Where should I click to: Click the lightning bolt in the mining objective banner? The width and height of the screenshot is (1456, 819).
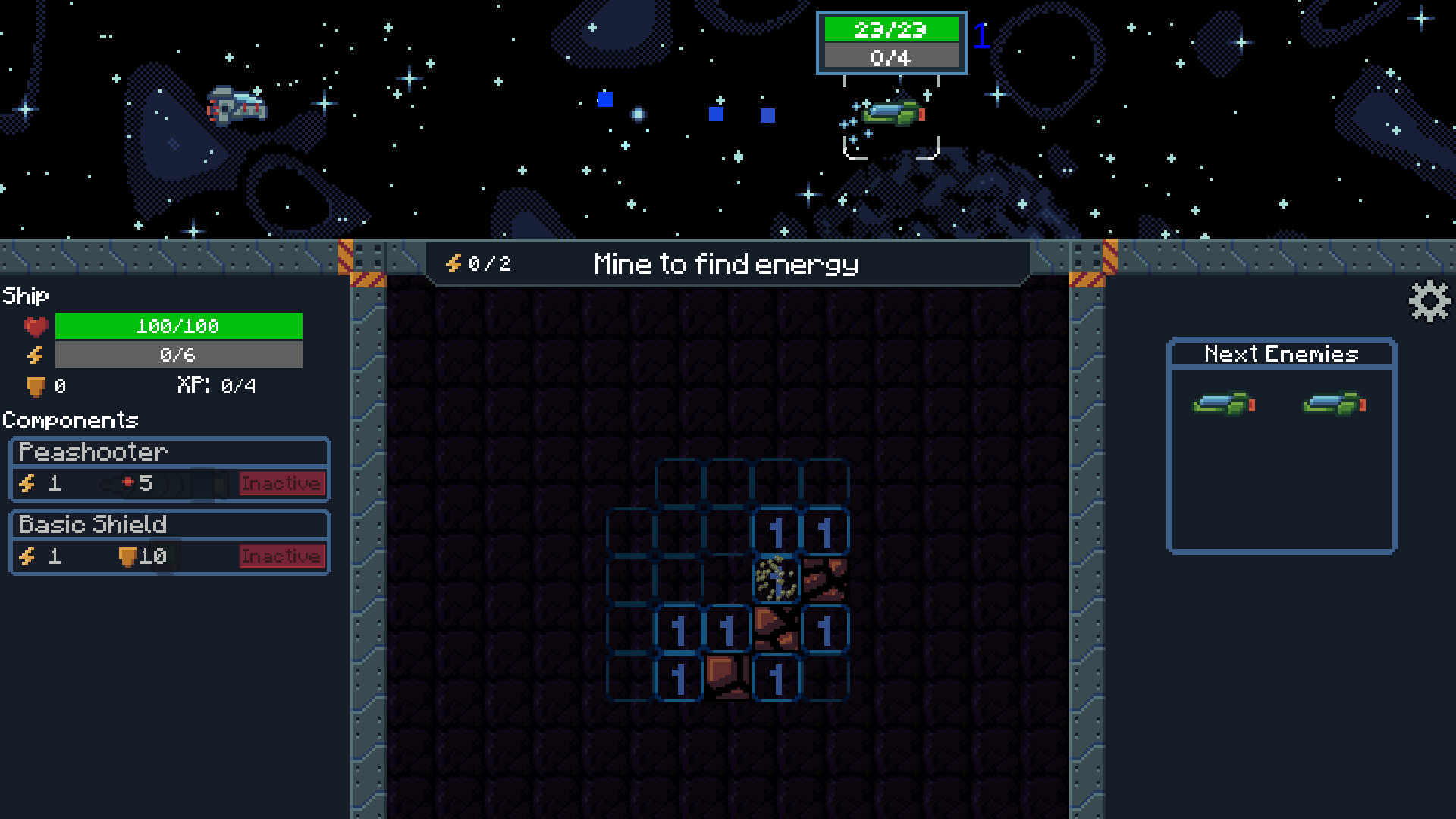click(453, 263)
